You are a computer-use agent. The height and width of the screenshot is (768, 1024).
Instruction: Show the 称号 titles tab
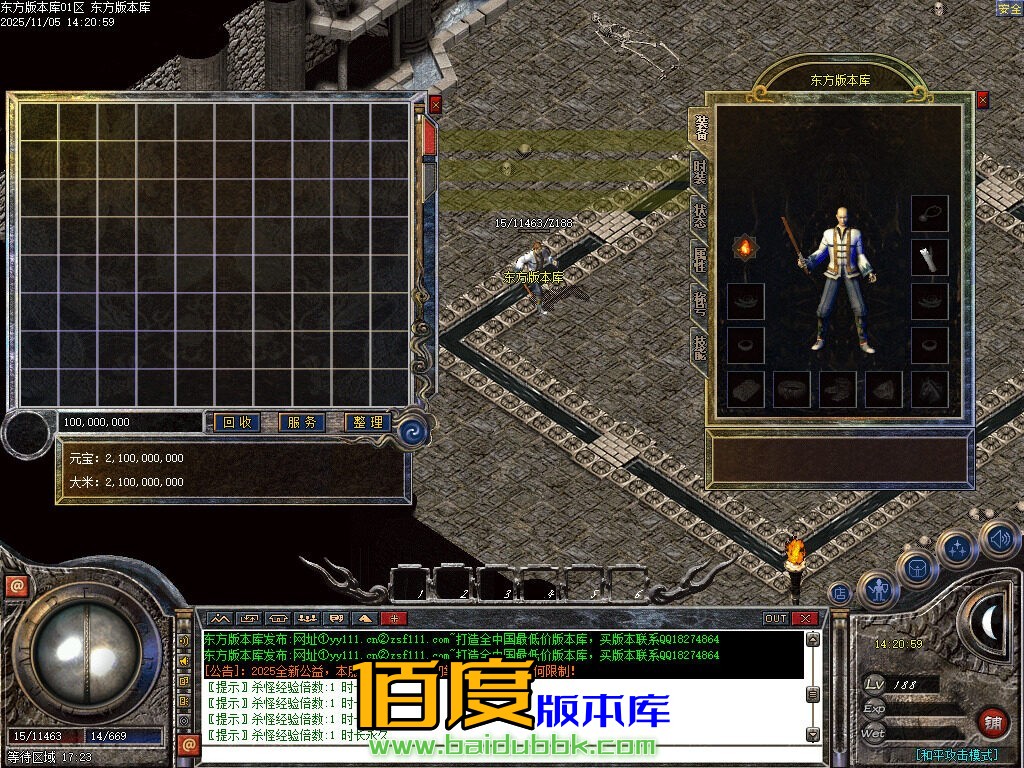pyautogui.click(x=700, y=302)
